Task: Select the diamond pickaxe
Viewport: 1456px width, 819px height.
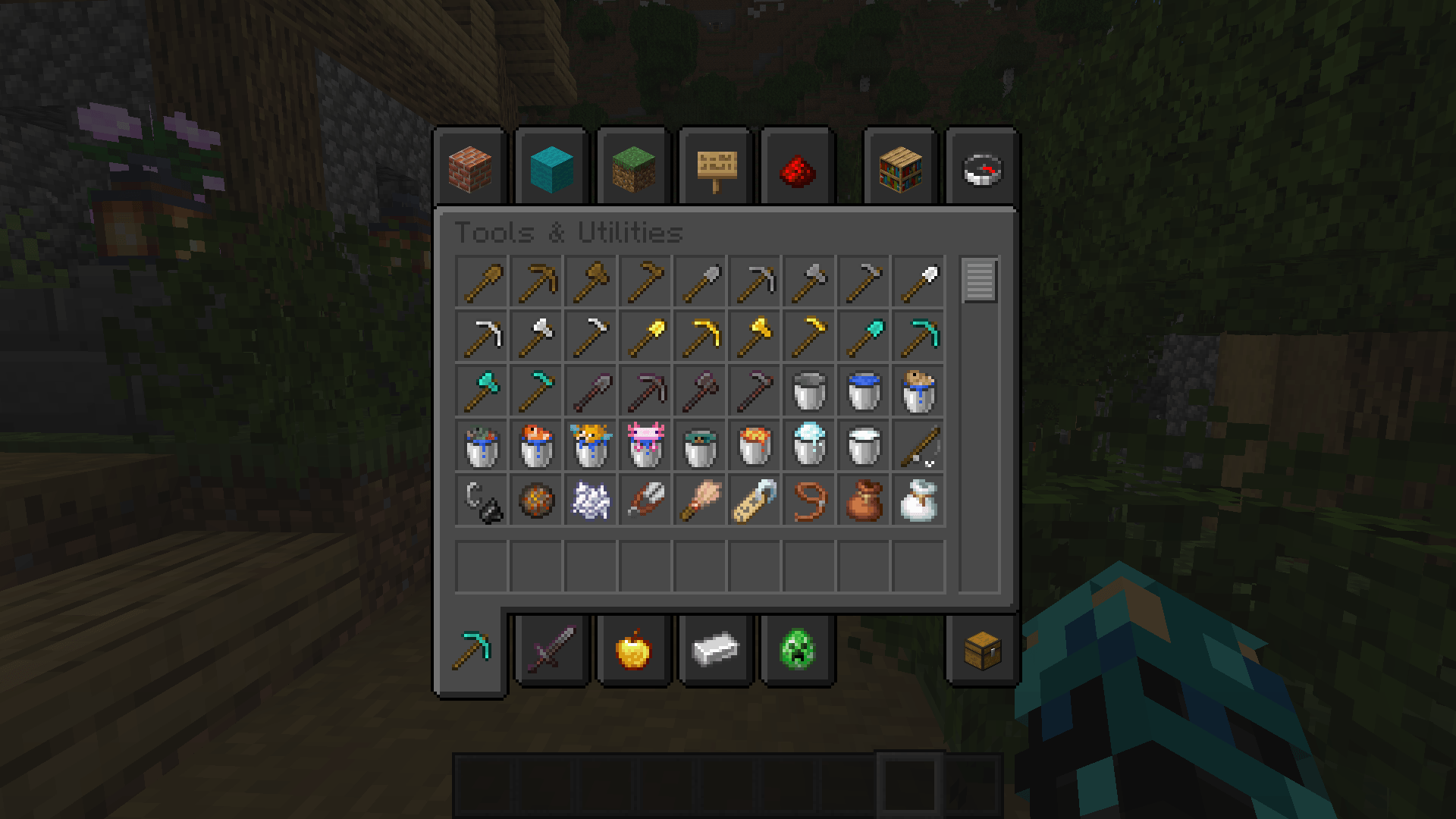Action: click(x=918, y=336)
